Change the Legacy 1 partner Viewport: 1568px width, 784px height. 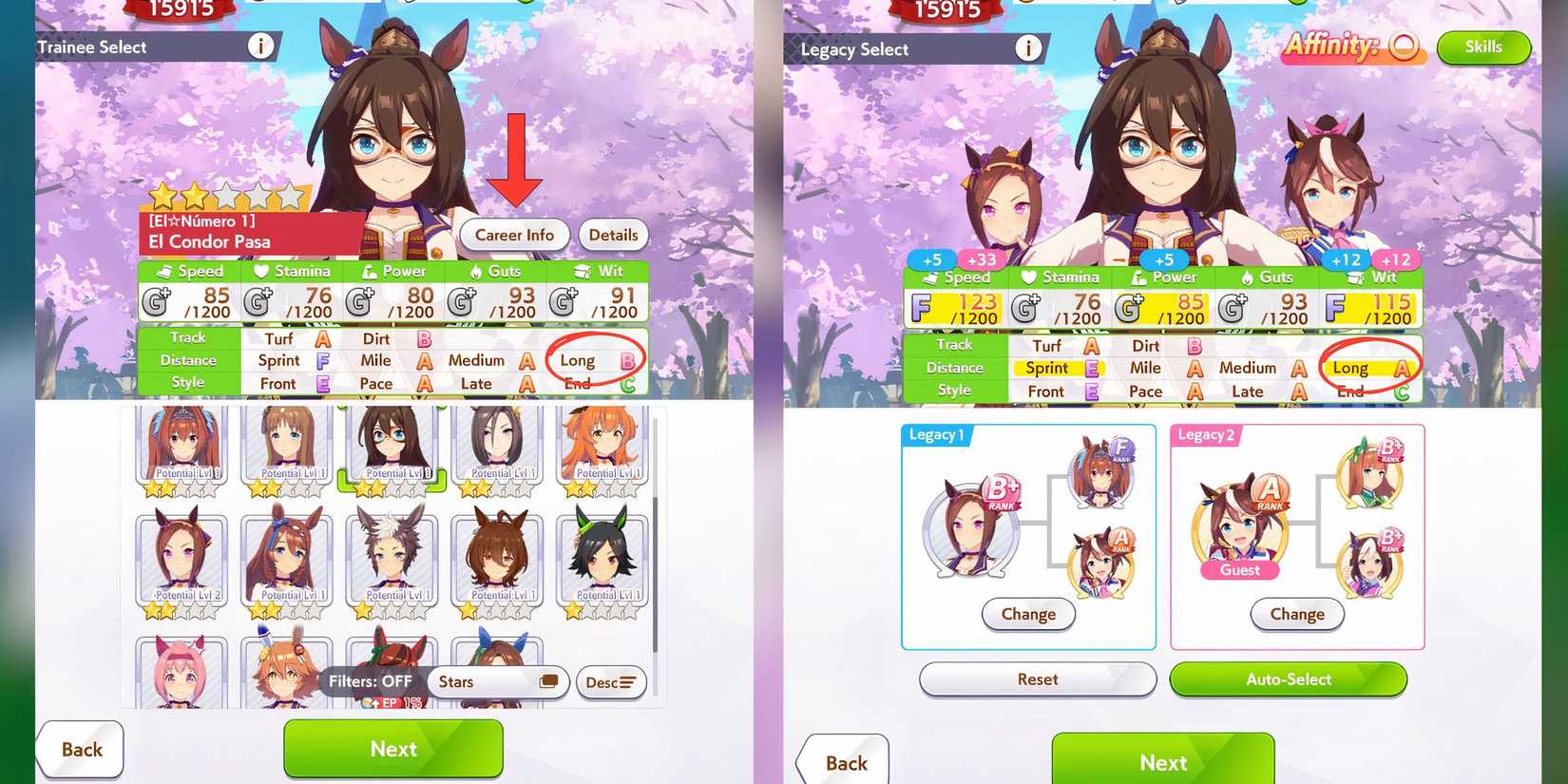point(1028,615)
